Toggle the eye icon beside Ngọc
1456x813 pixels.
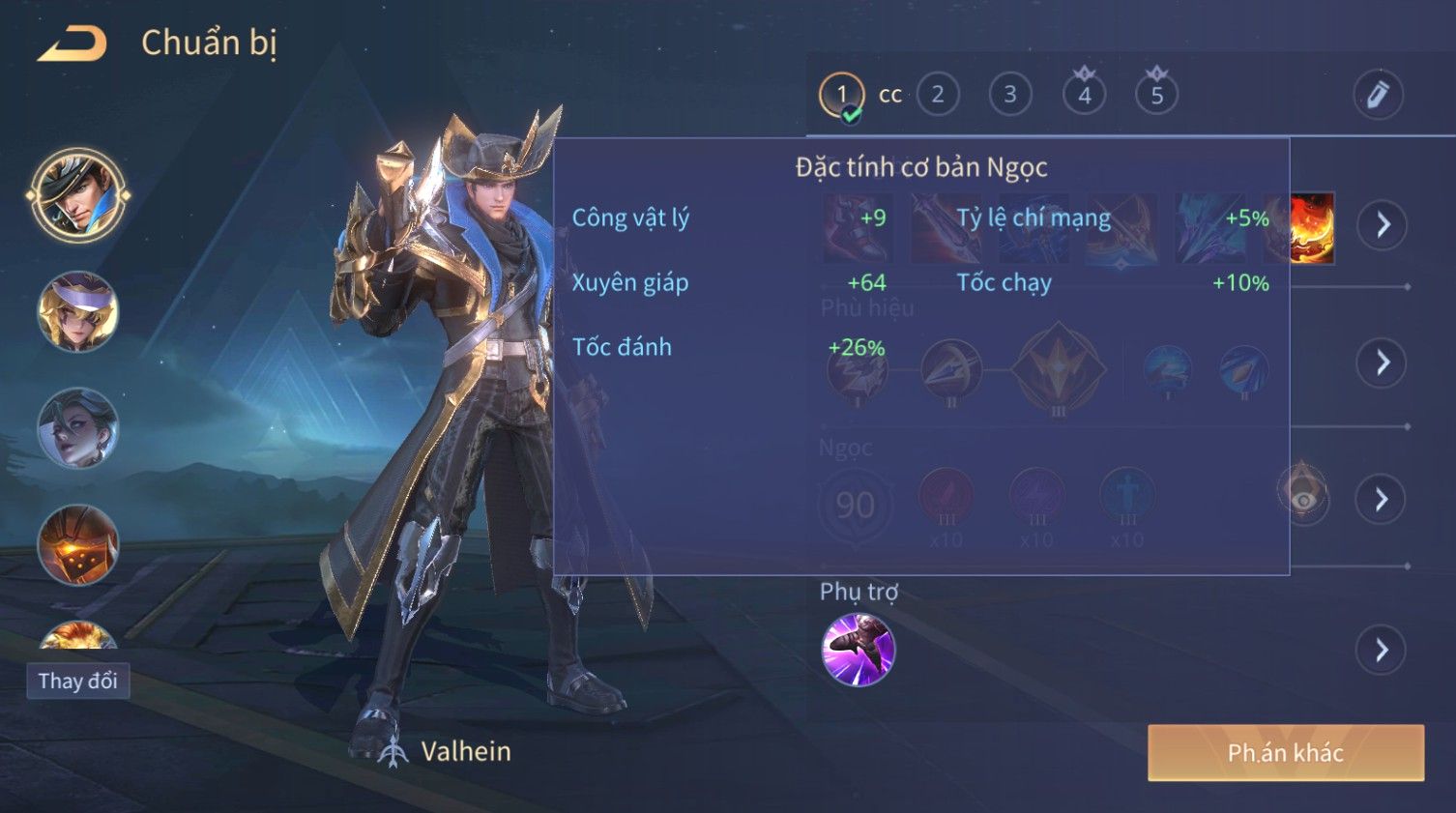(1302, 497)
